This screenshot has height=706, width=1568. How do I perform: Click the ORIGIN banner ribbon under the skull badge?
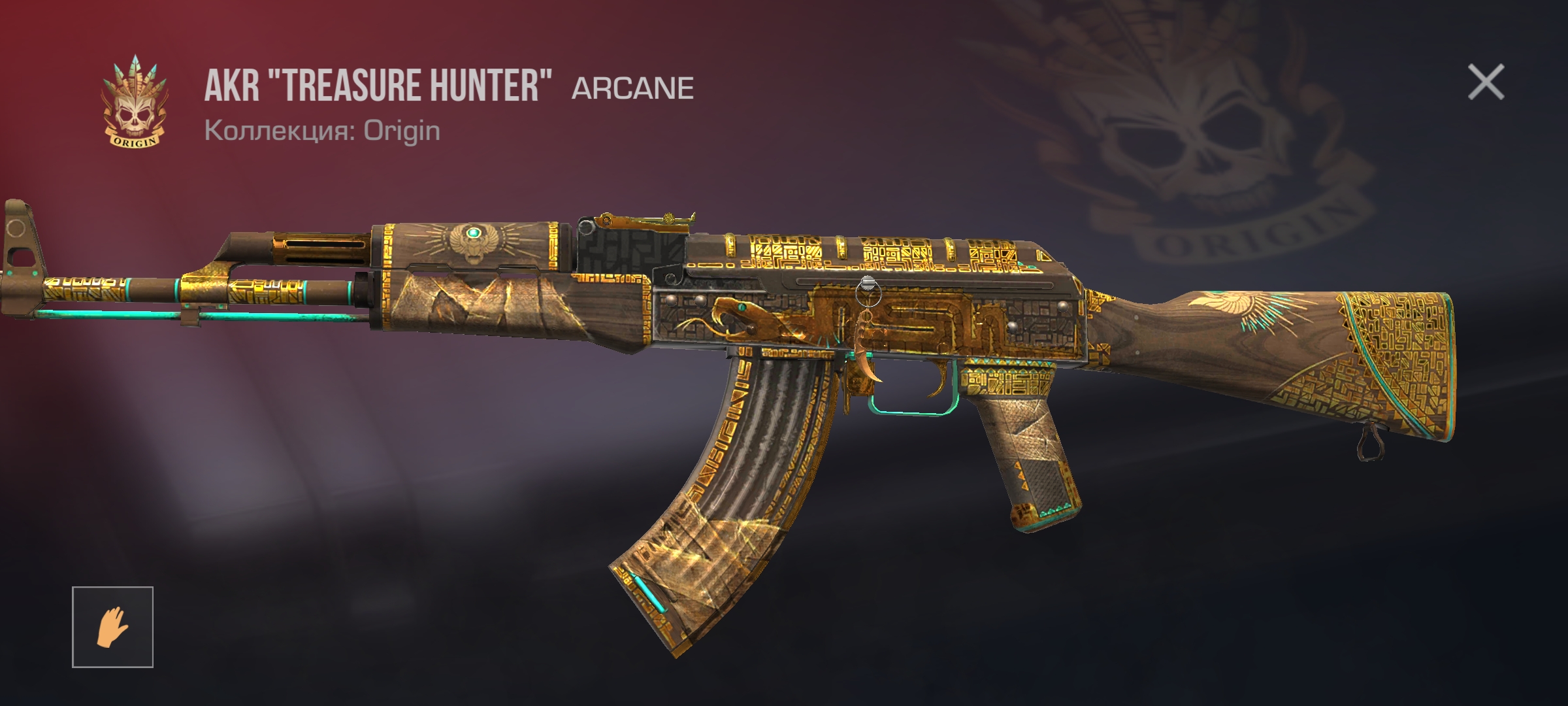click(134, 139)
